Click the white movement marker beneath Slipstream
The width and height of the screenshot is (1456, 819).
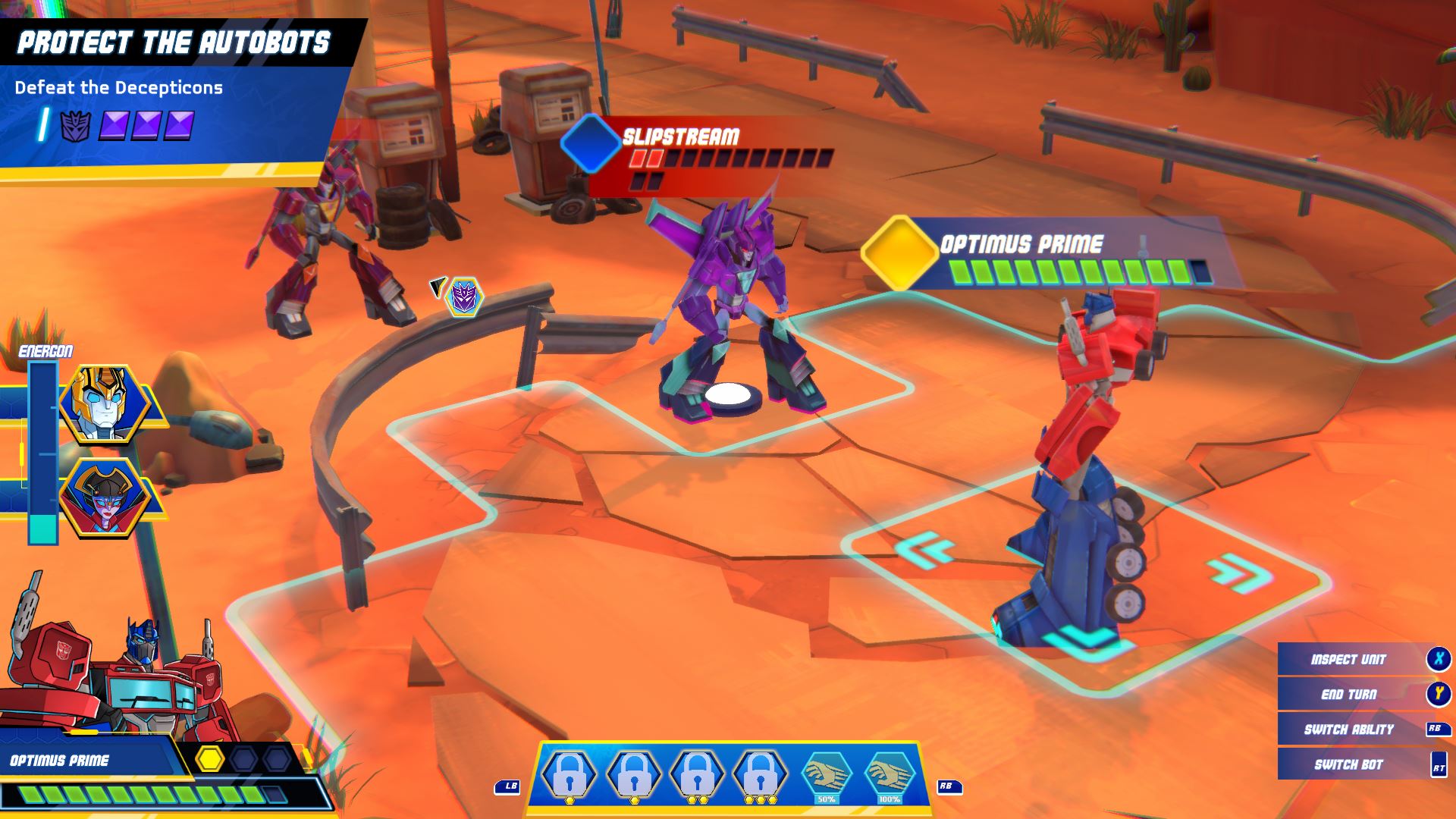click(x=729, y=394)
